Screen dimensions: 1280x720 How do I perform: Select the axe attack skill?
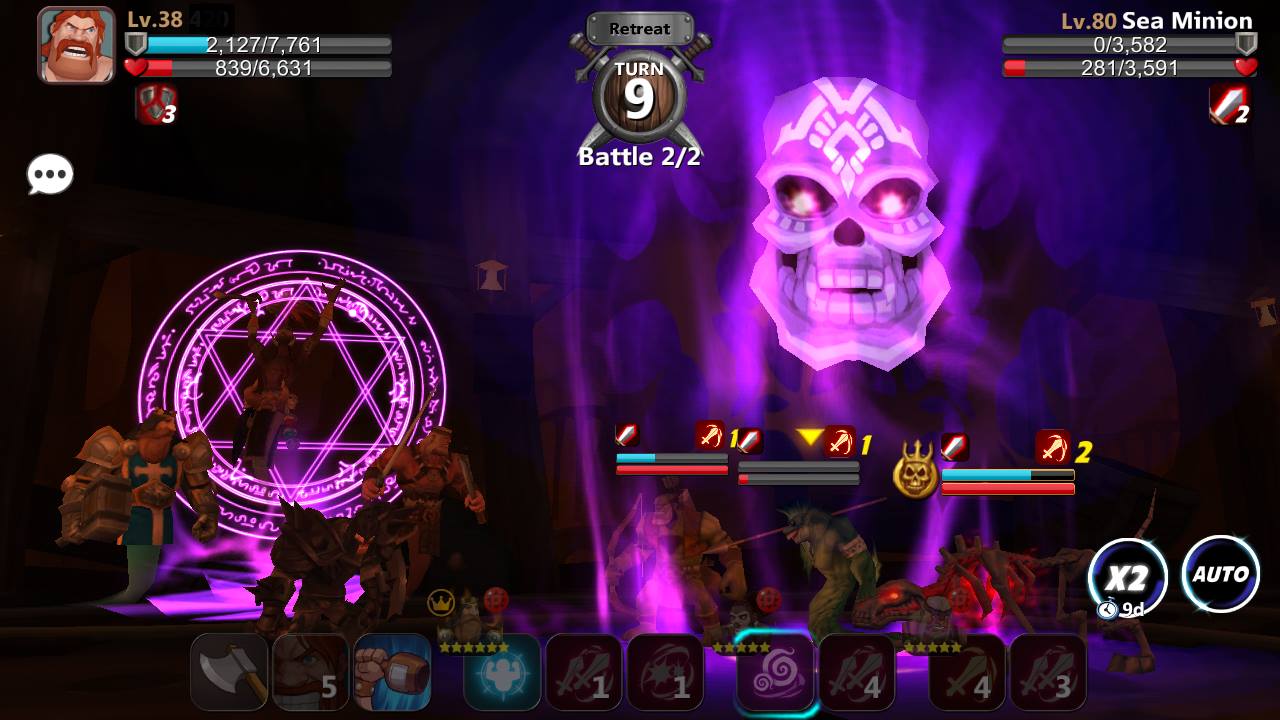point(229,672)
